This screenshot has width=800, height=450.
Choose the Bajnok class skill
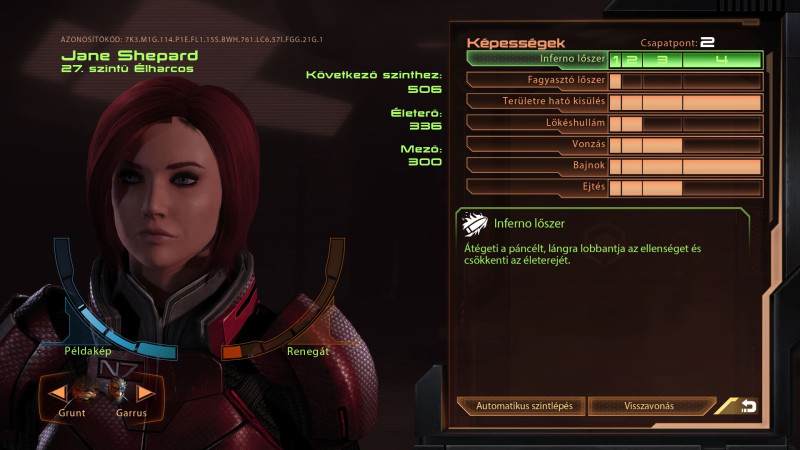point(538,166)
